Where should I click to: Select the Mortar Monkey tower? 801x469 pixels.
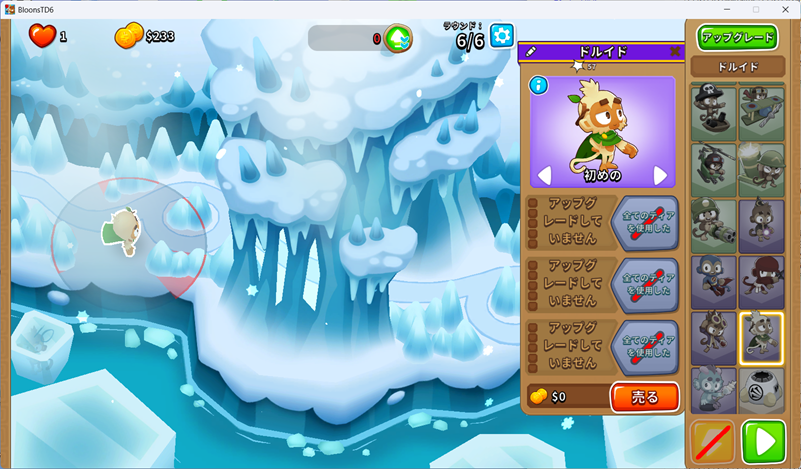pyautogui.click(x=761, y=169)
